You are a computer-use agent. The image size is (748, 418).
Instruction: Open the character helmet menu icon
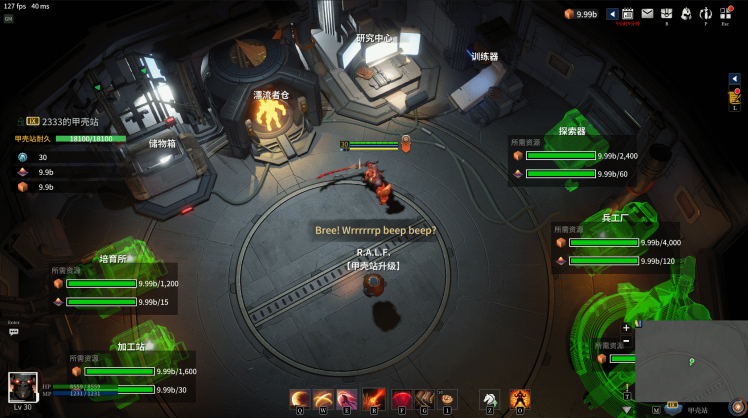[x=686, y=13]
